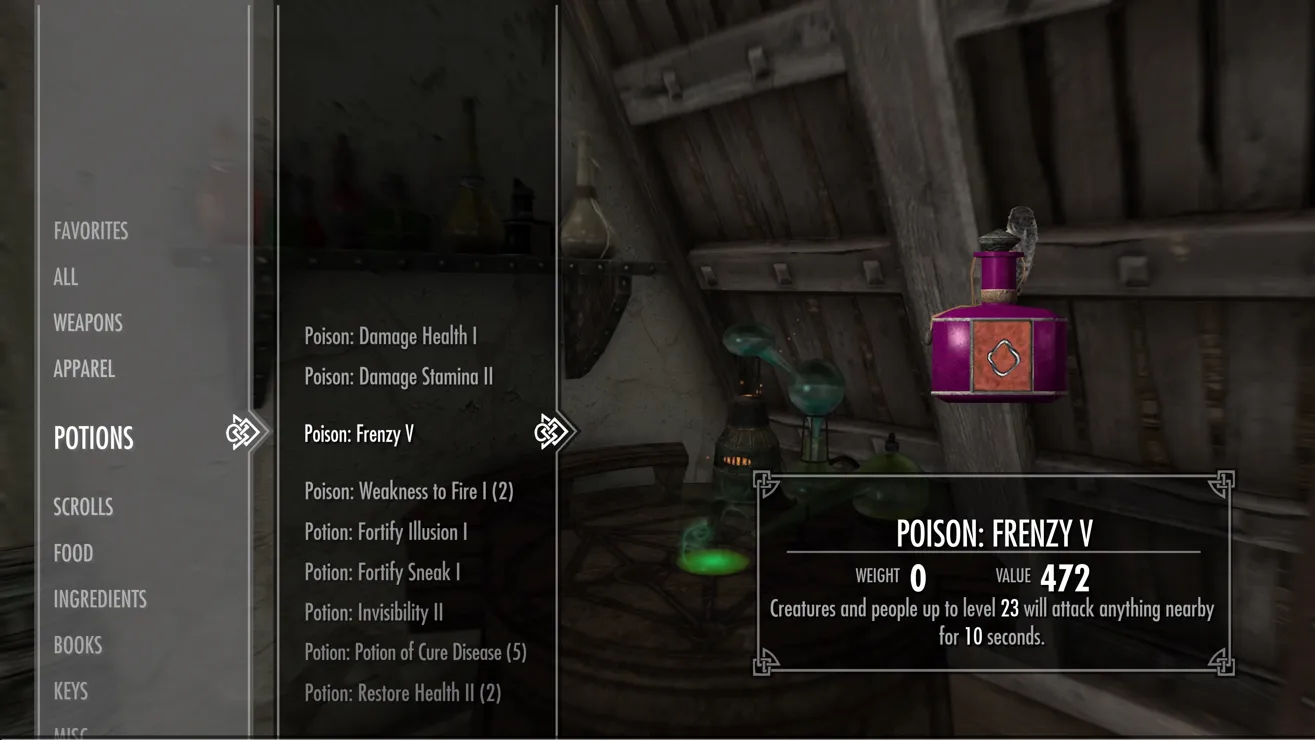Image resolution: width=1315 pixels, height=740 pixels.
Task: Pick Potion: Fortify Illusion I
Action: pos(386,532)
